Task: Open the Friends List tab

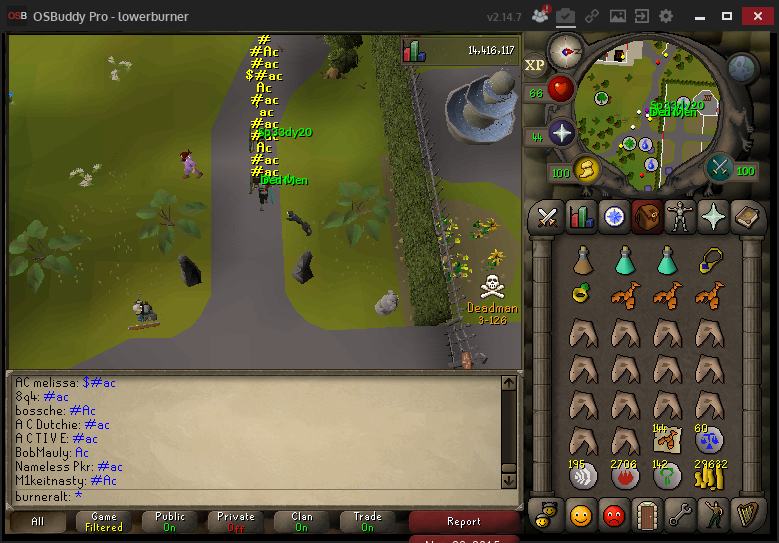Action: pos(581,515)
